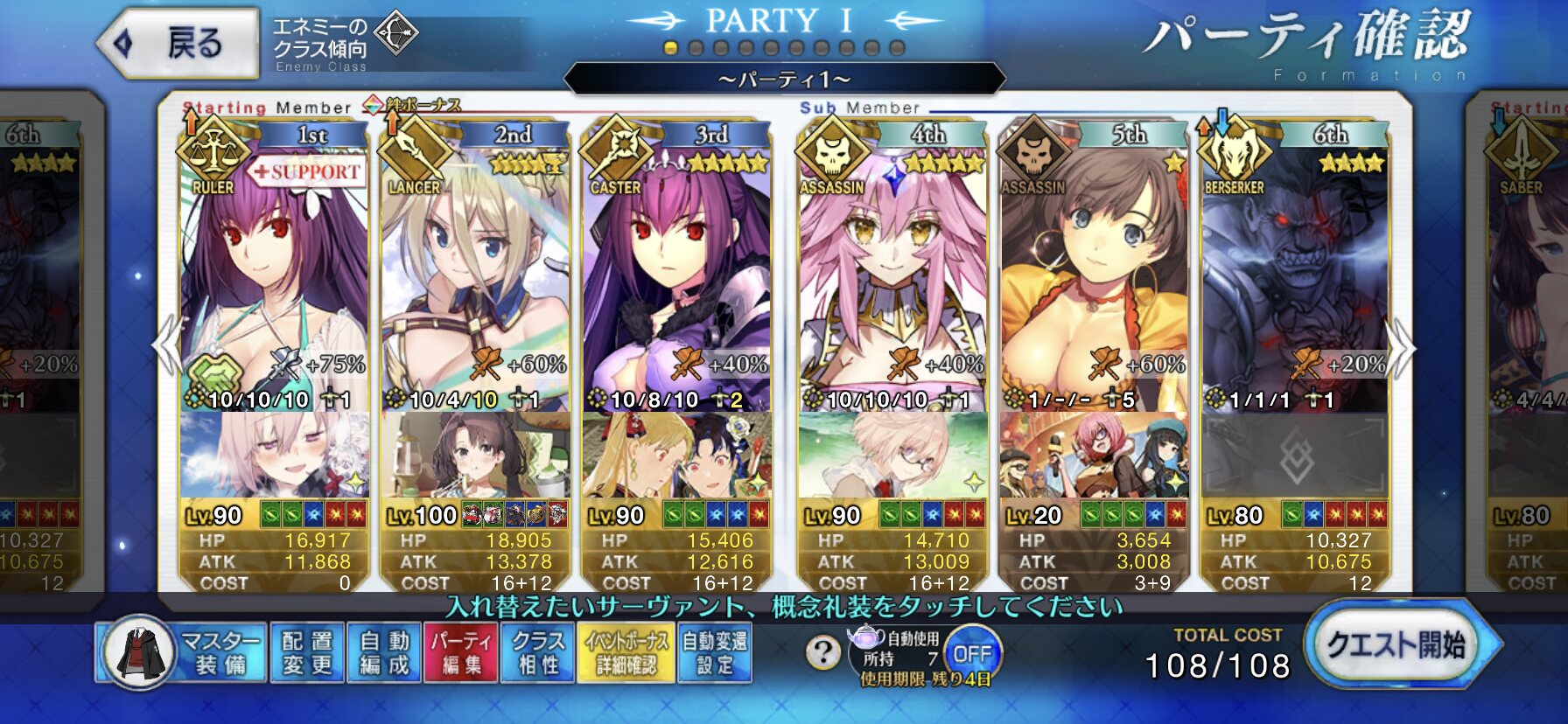Choose 自動編成 auto formation
This screenshot has height=724, width=1568.
tap(383, 652)
